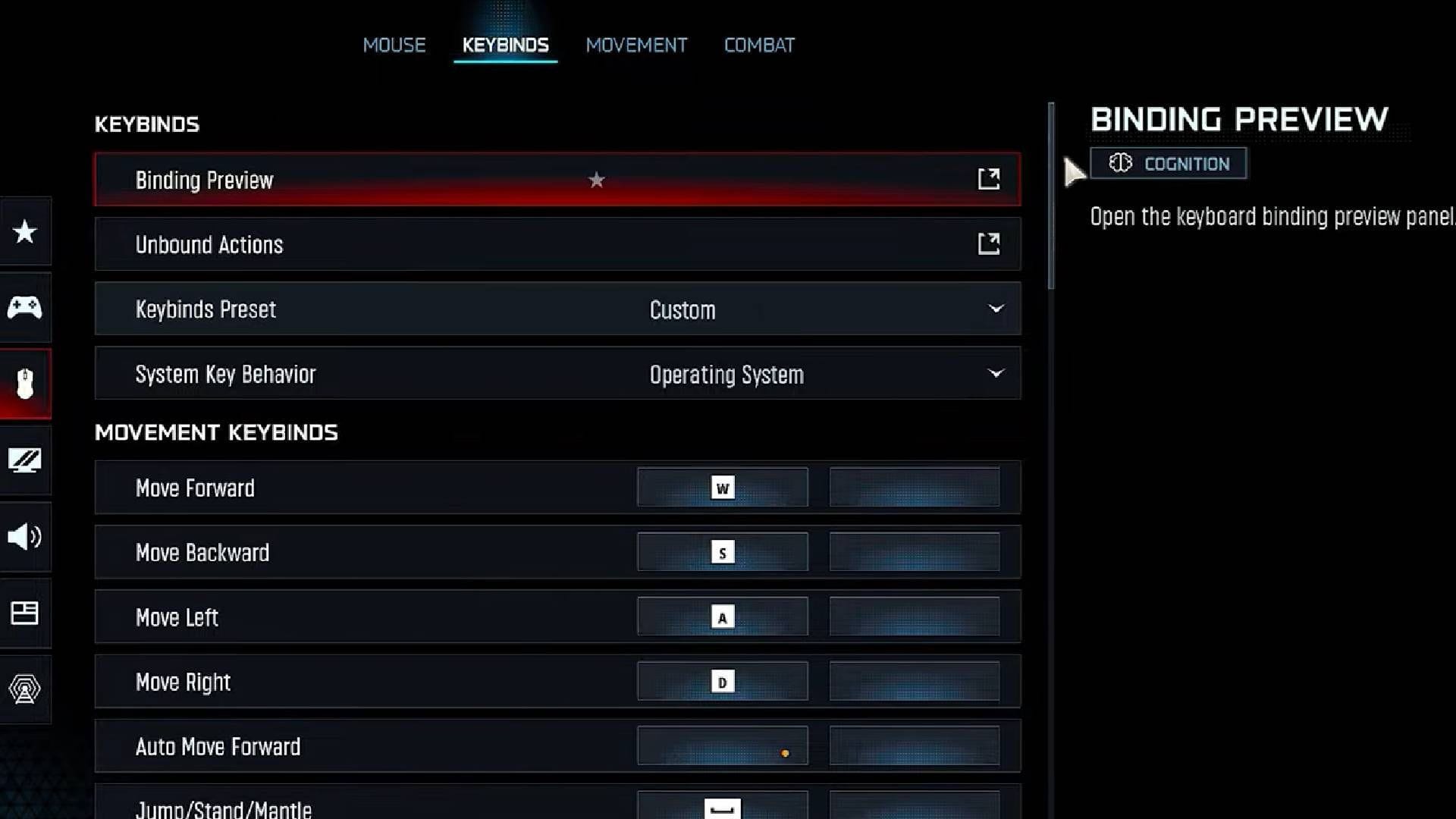Select the audio settings speaker icon
The height and width of the screenshot is (819, 1456).
tap(25, 538)
